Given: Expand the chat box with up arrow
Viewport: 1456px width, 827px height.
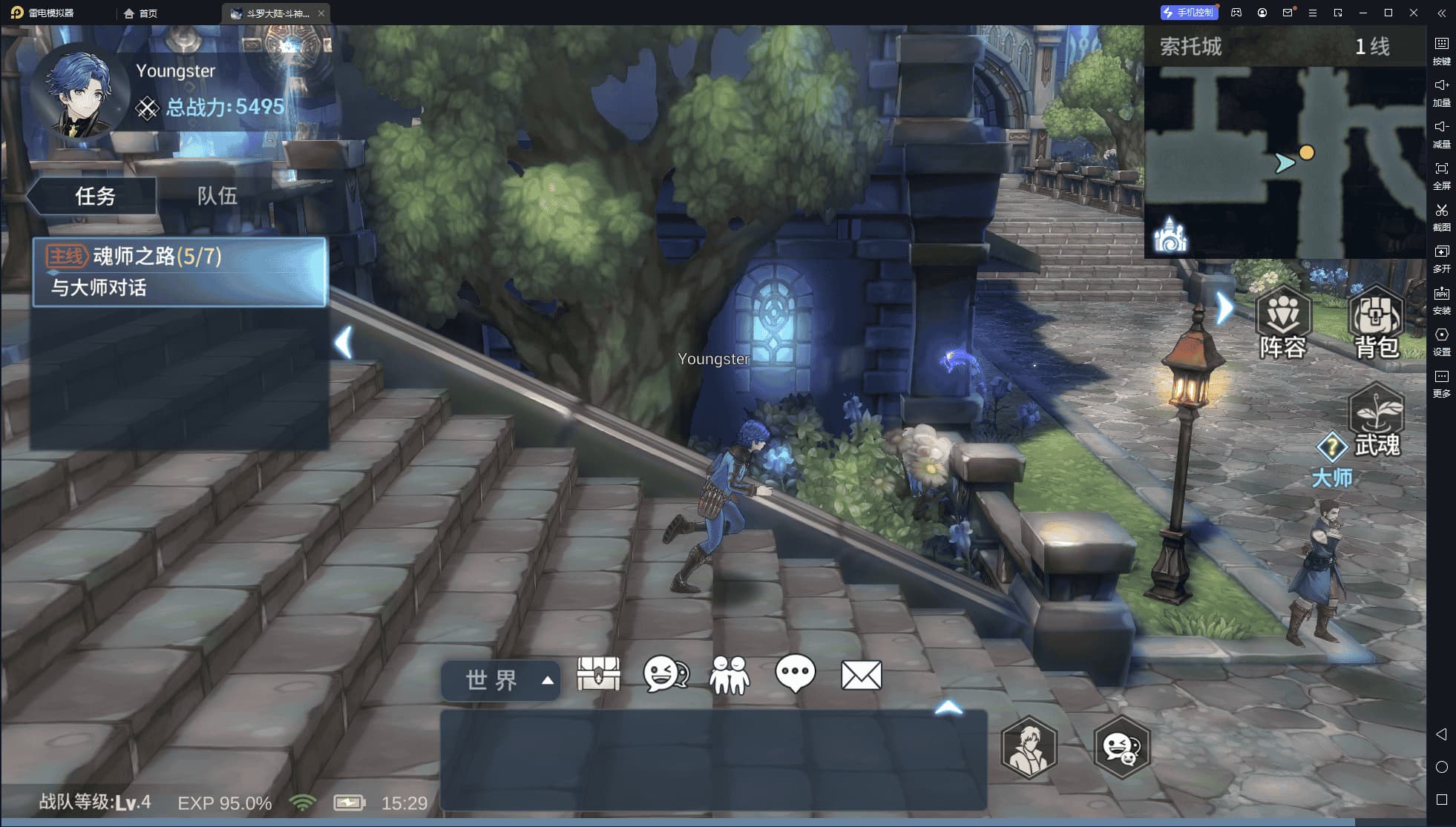Looking at the screenshot, I should [948, 708].
